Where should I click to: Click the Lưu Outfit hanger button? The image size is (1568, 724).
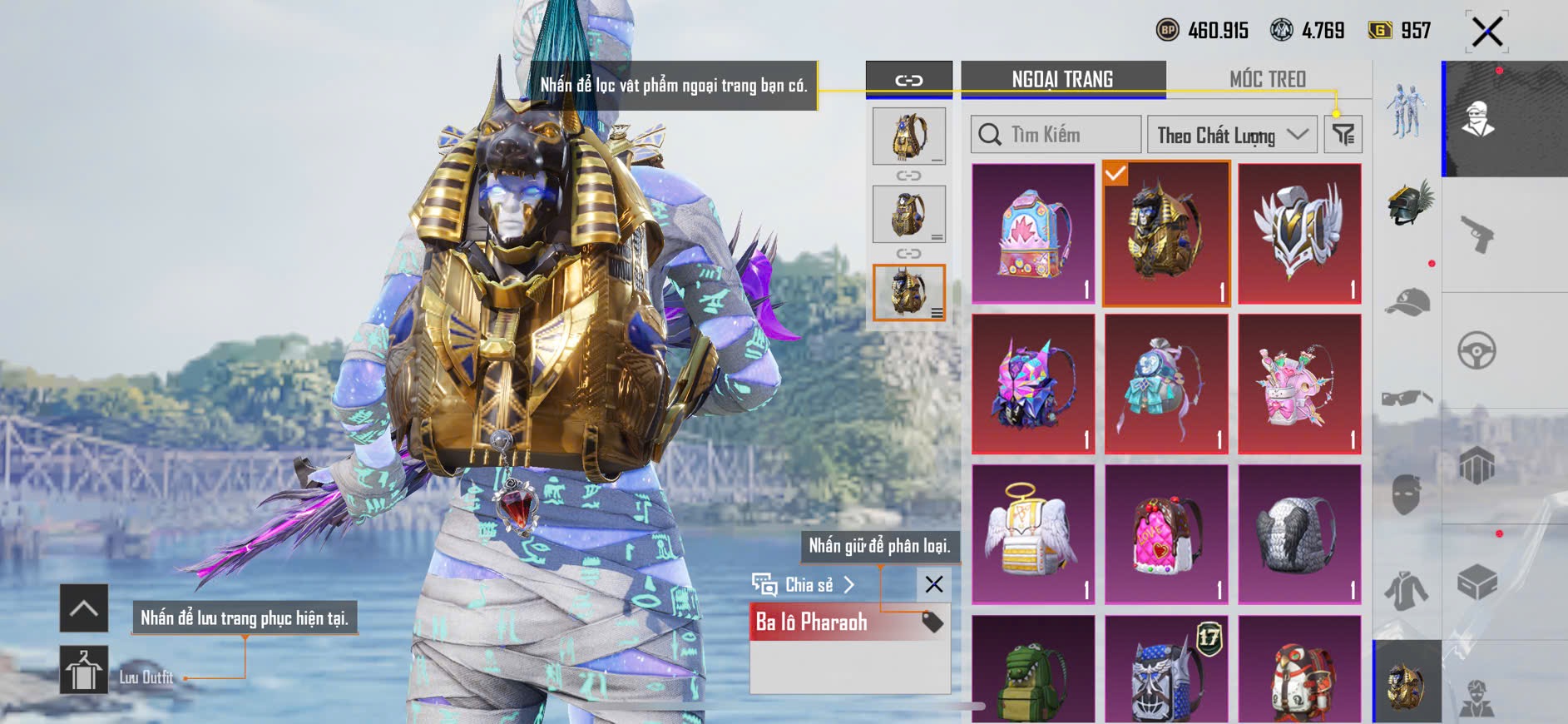[x=84, y=670]
